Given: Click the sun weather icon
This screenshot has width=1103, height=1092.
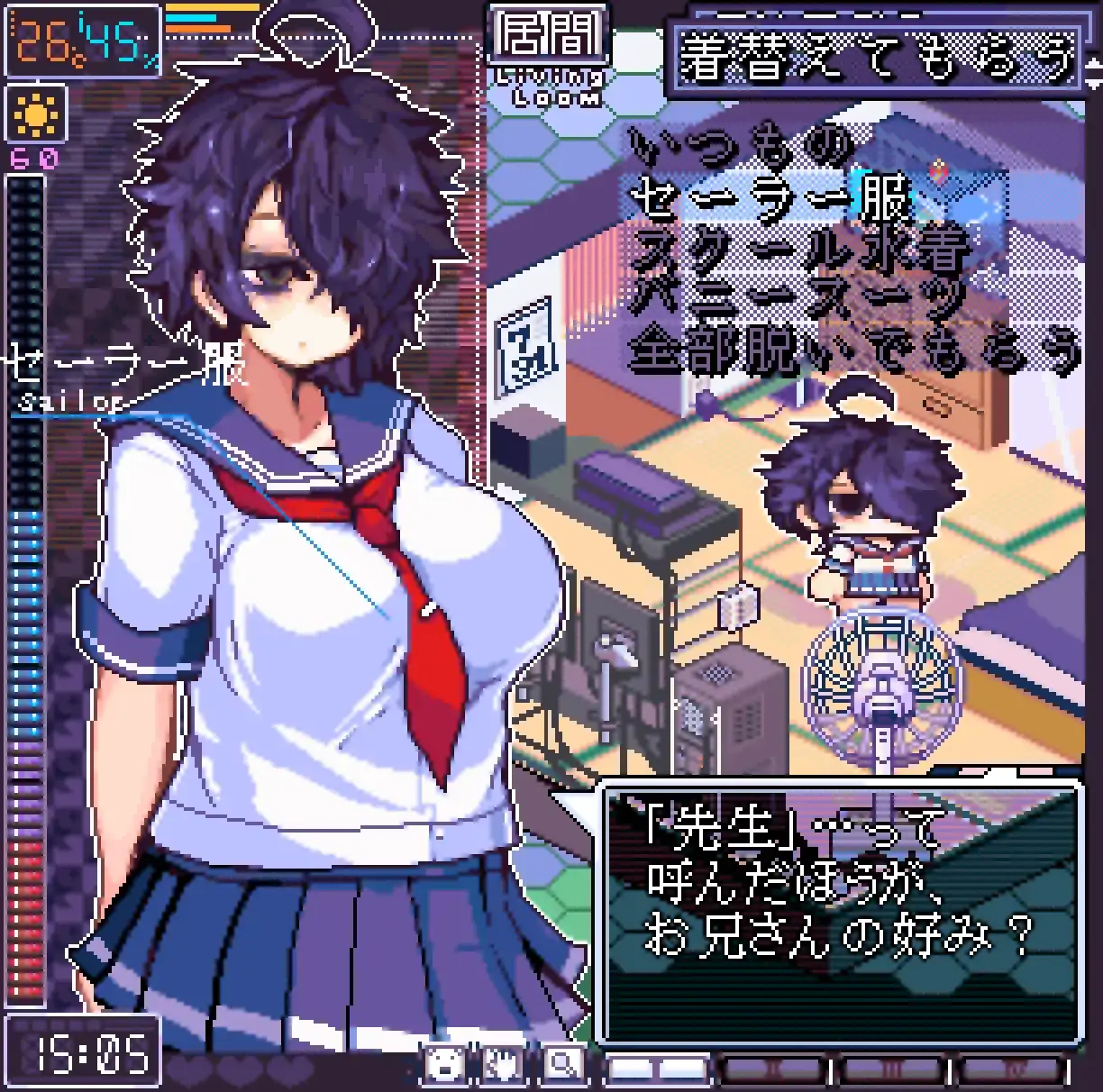Looking at the screenshot, I should coord(36,114).
